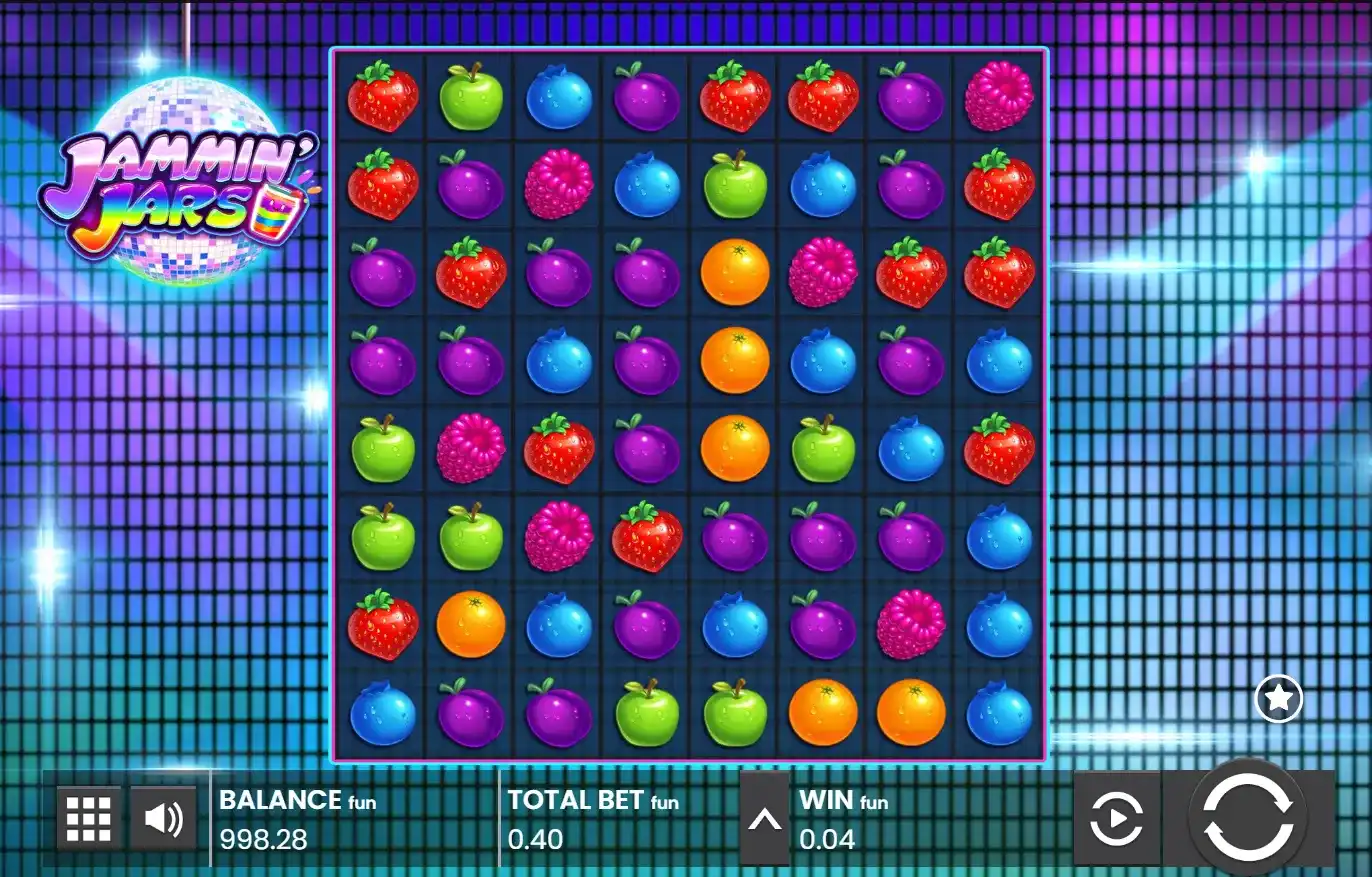
Task: Click the TOTAL BET value 0.40
Action: pos(534,840)
